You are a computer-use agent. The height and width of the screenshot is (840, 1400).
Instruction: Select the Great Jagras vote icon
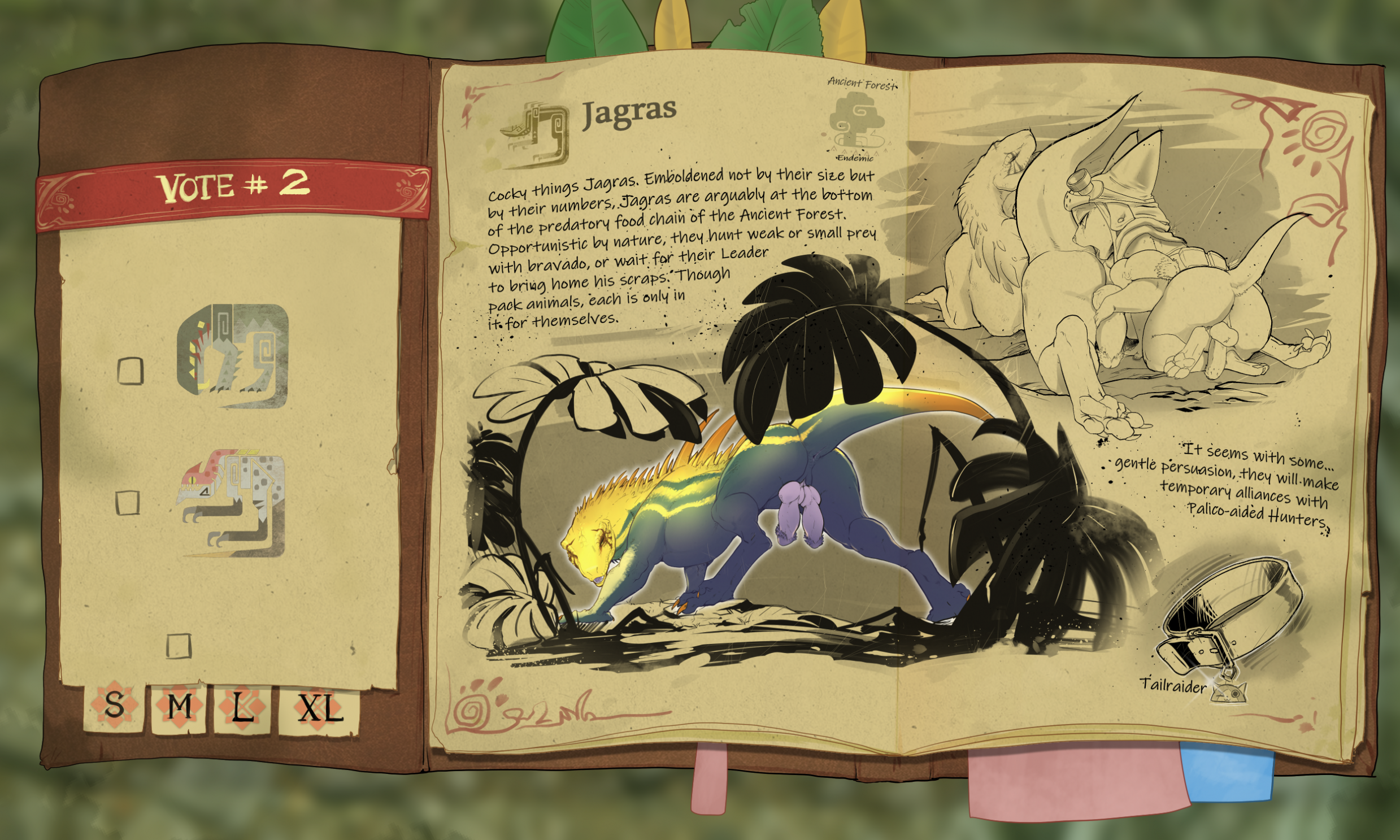click(x=233, y=356)
